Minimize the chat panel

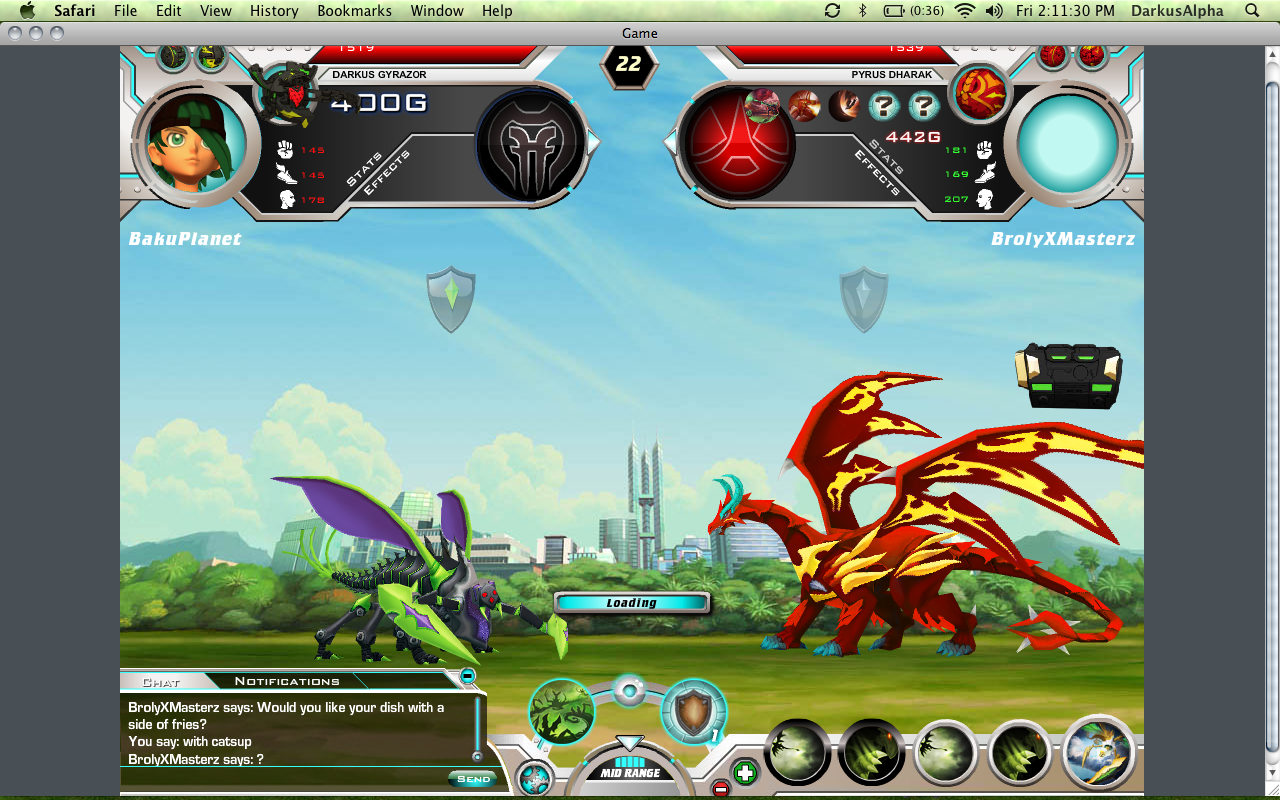467,677
